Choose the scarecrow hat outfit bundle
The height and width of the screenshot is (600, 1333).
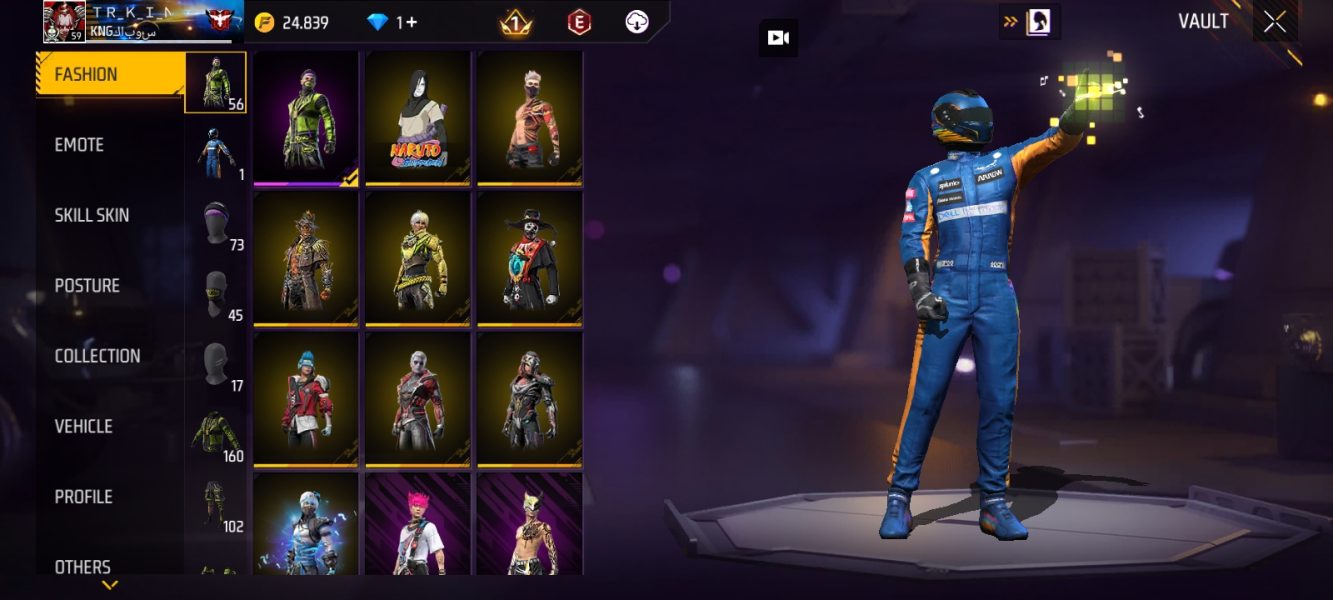click(x=306, y=258)
